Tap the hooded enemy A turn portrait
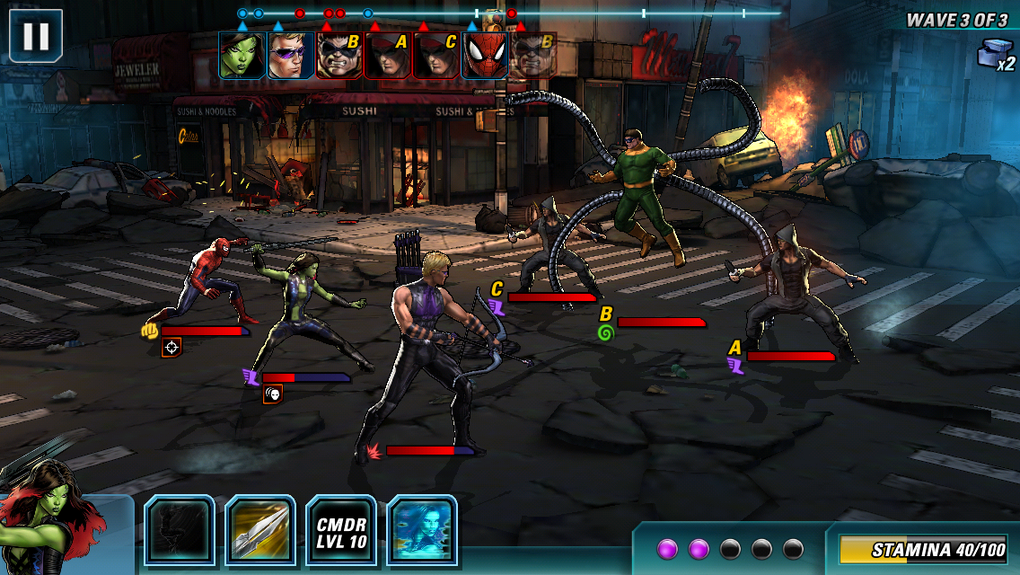Screen dimensions: 1020x575 389,55
